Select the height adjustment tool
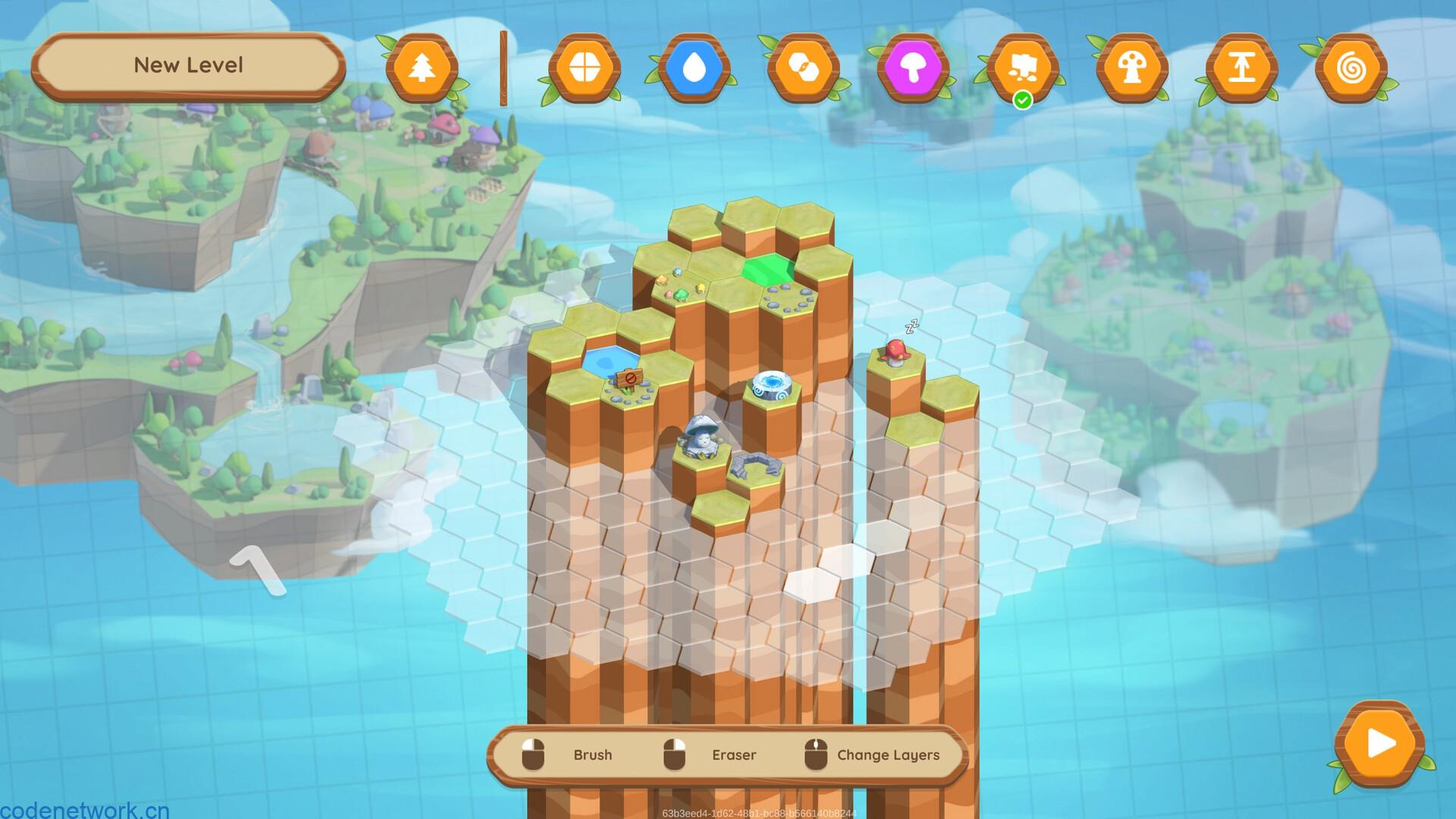Screen dimensions: 1456x819 1241,67
